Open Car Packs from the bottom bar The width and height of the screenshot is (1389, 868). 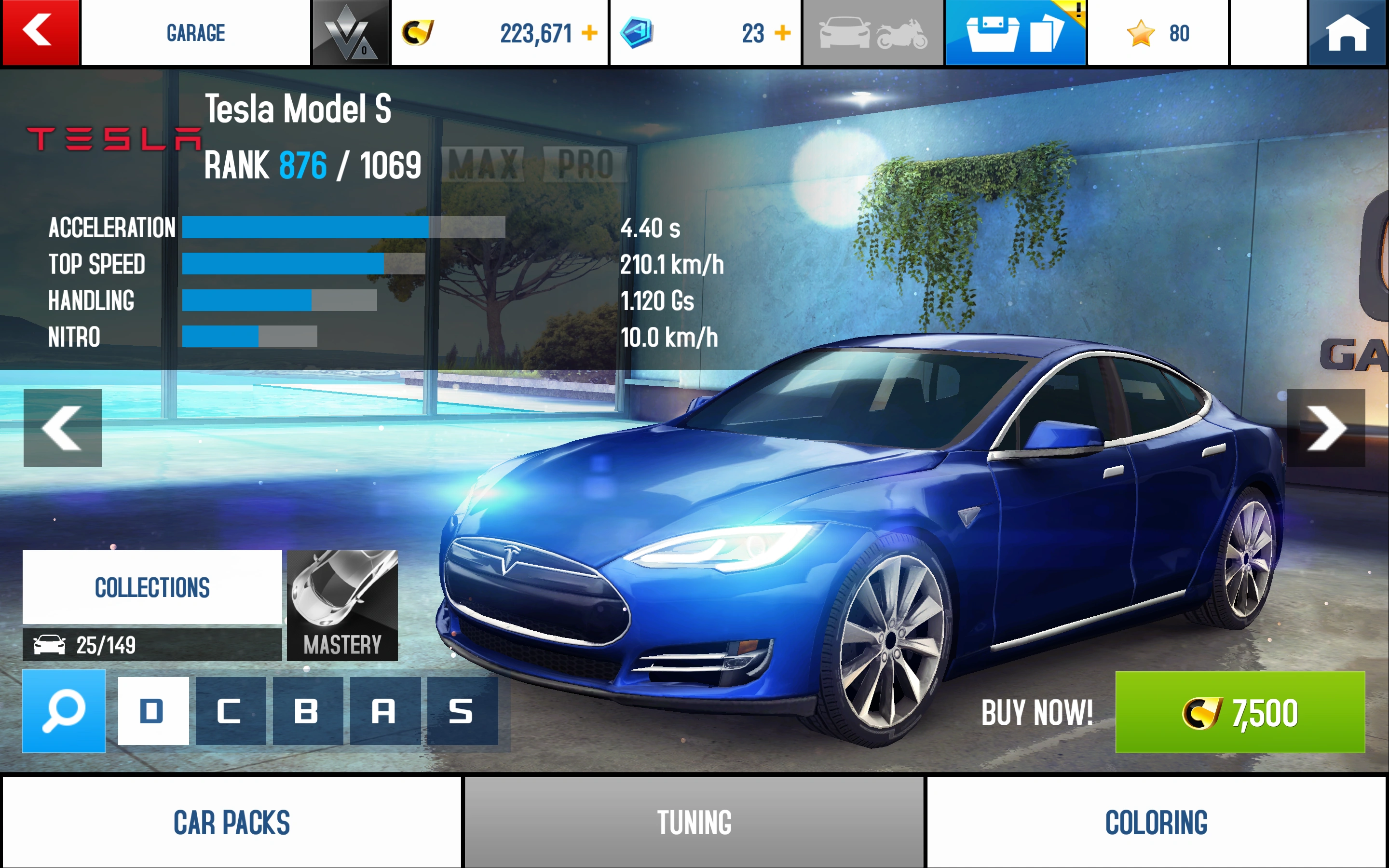231,822
